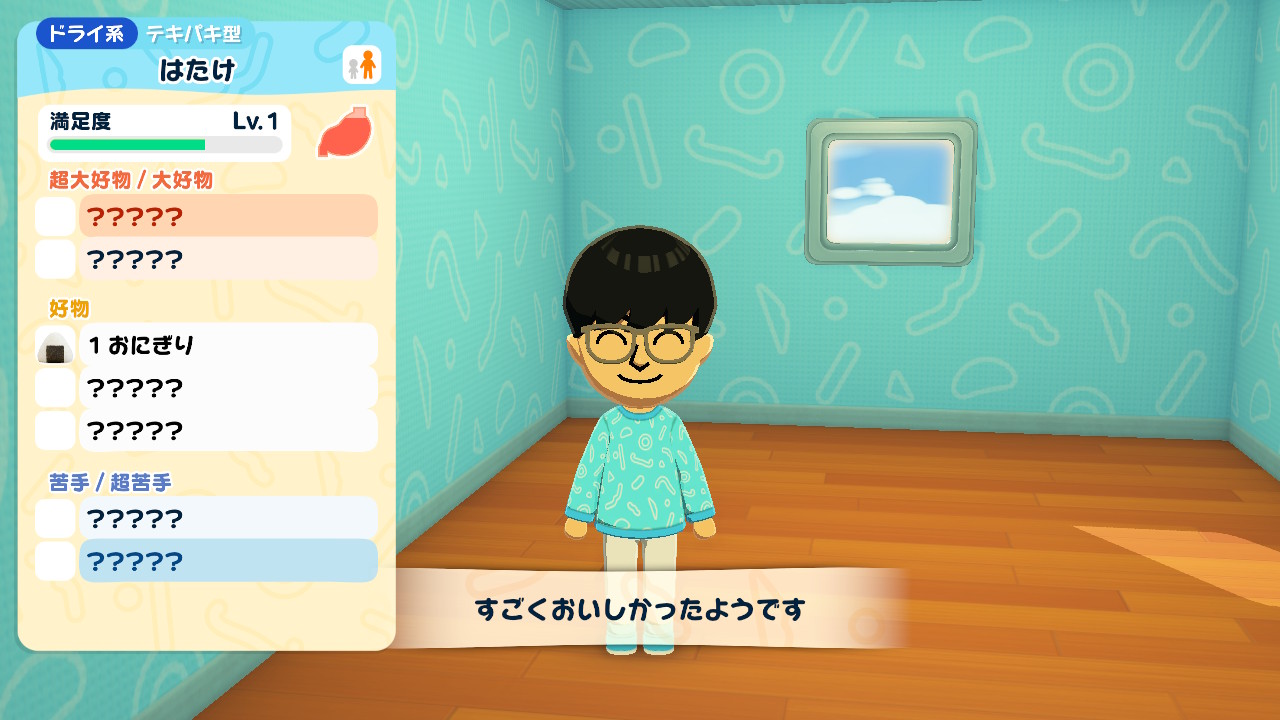The height and width of the screenshot is (720, 1280).
Task: Select the first unrevealed 大好物 entry
Action: point(228,216)
